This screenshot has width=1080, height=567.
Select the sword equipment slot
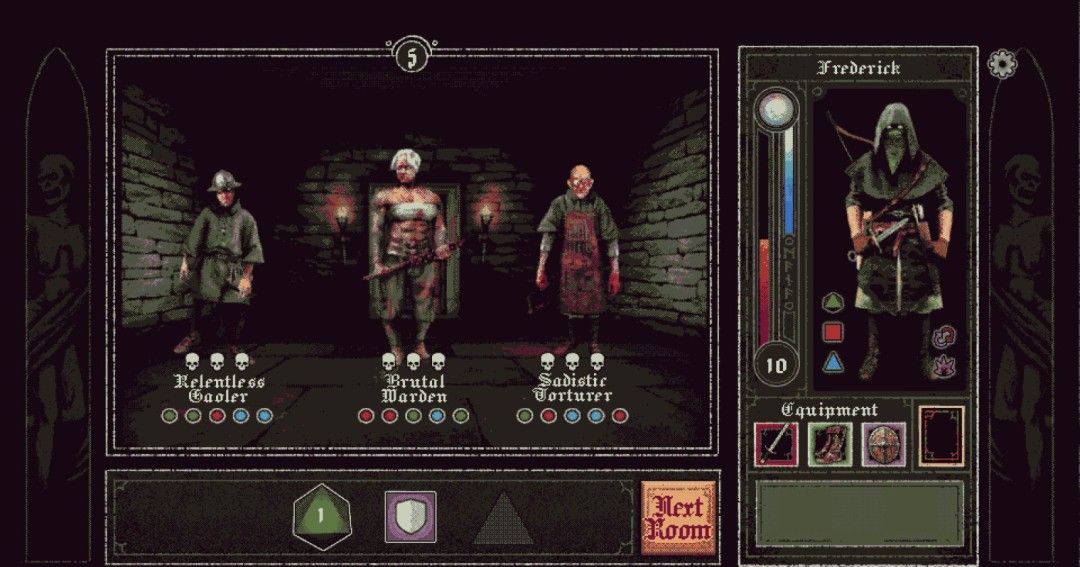click(776, 443)
